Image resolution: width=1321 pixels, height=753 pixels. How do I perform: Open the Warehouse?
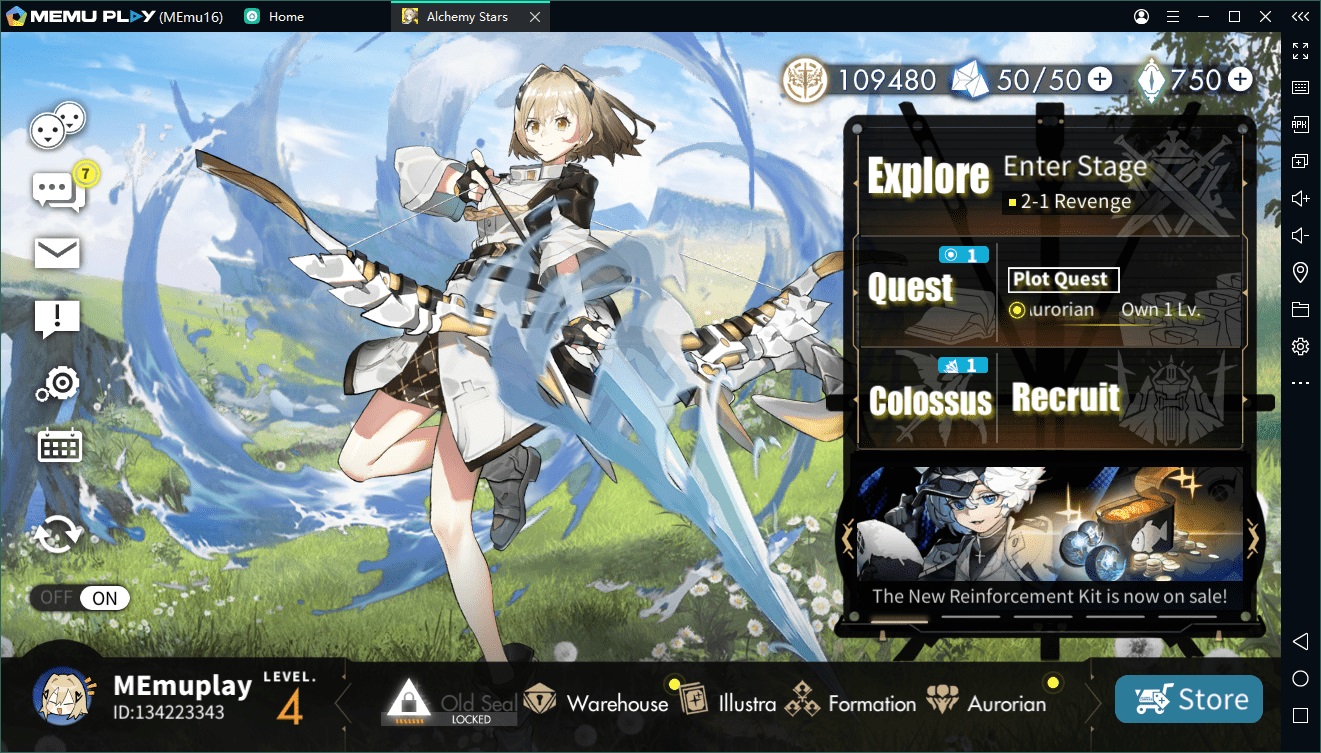597,703
